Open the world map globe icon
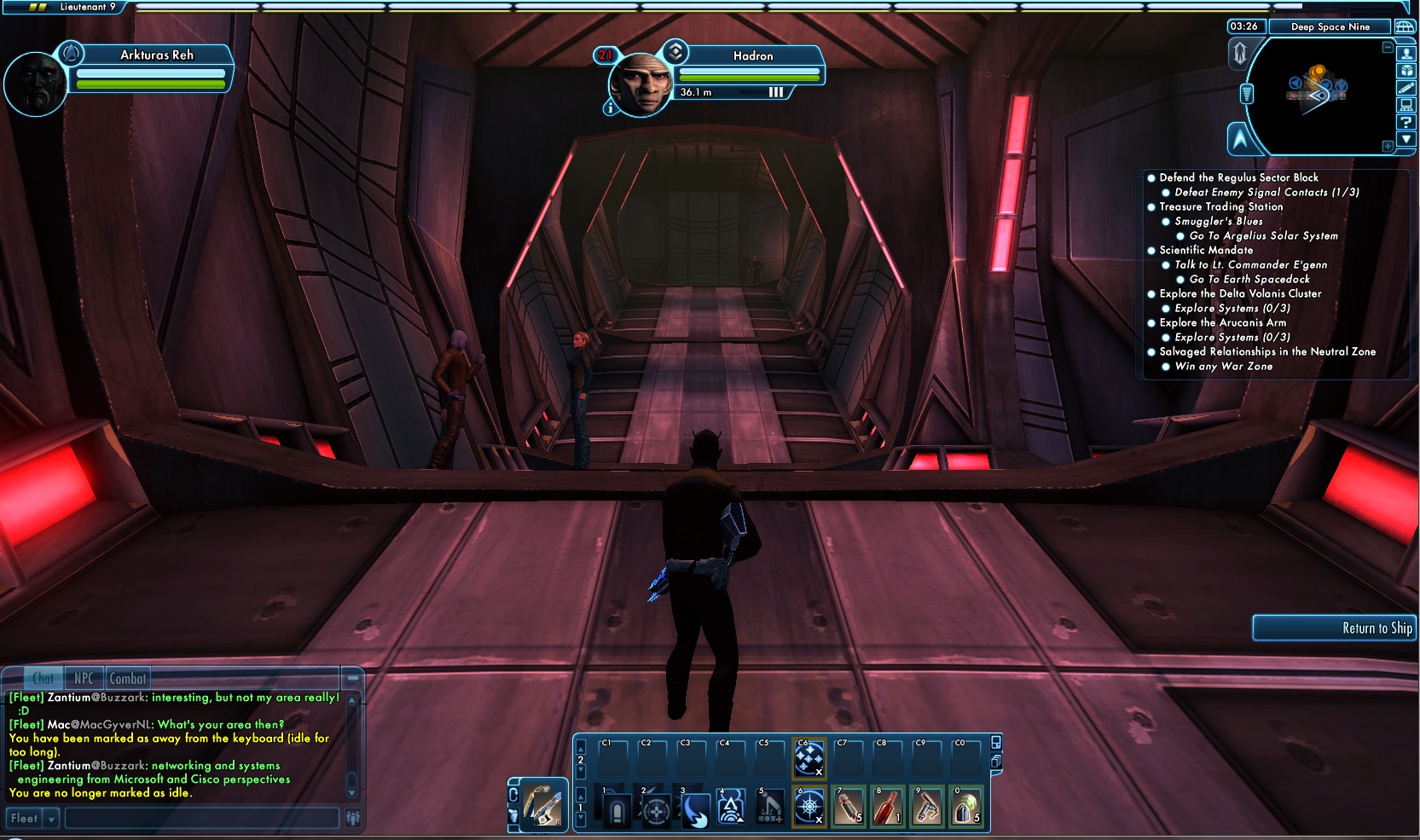 pyautogui.click(x=1404, y=26)
